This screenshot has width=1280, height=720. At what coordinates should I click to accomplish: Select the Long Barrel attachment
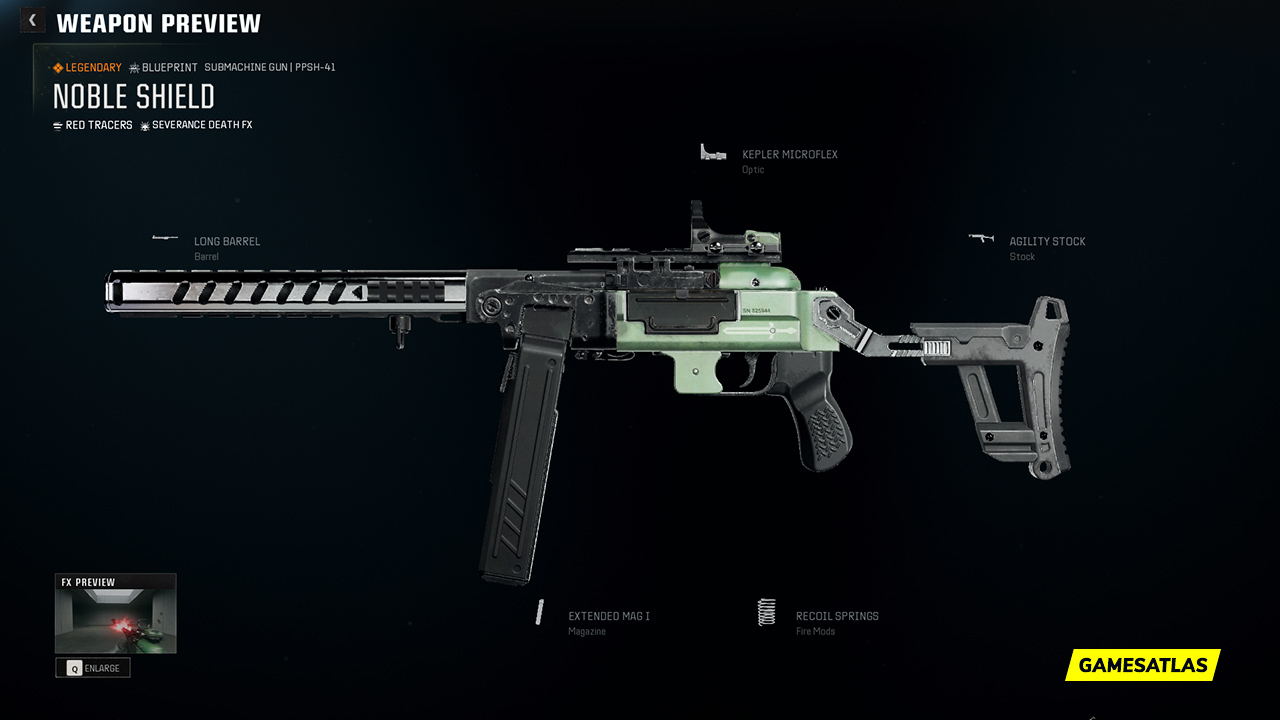pos(226,242)
